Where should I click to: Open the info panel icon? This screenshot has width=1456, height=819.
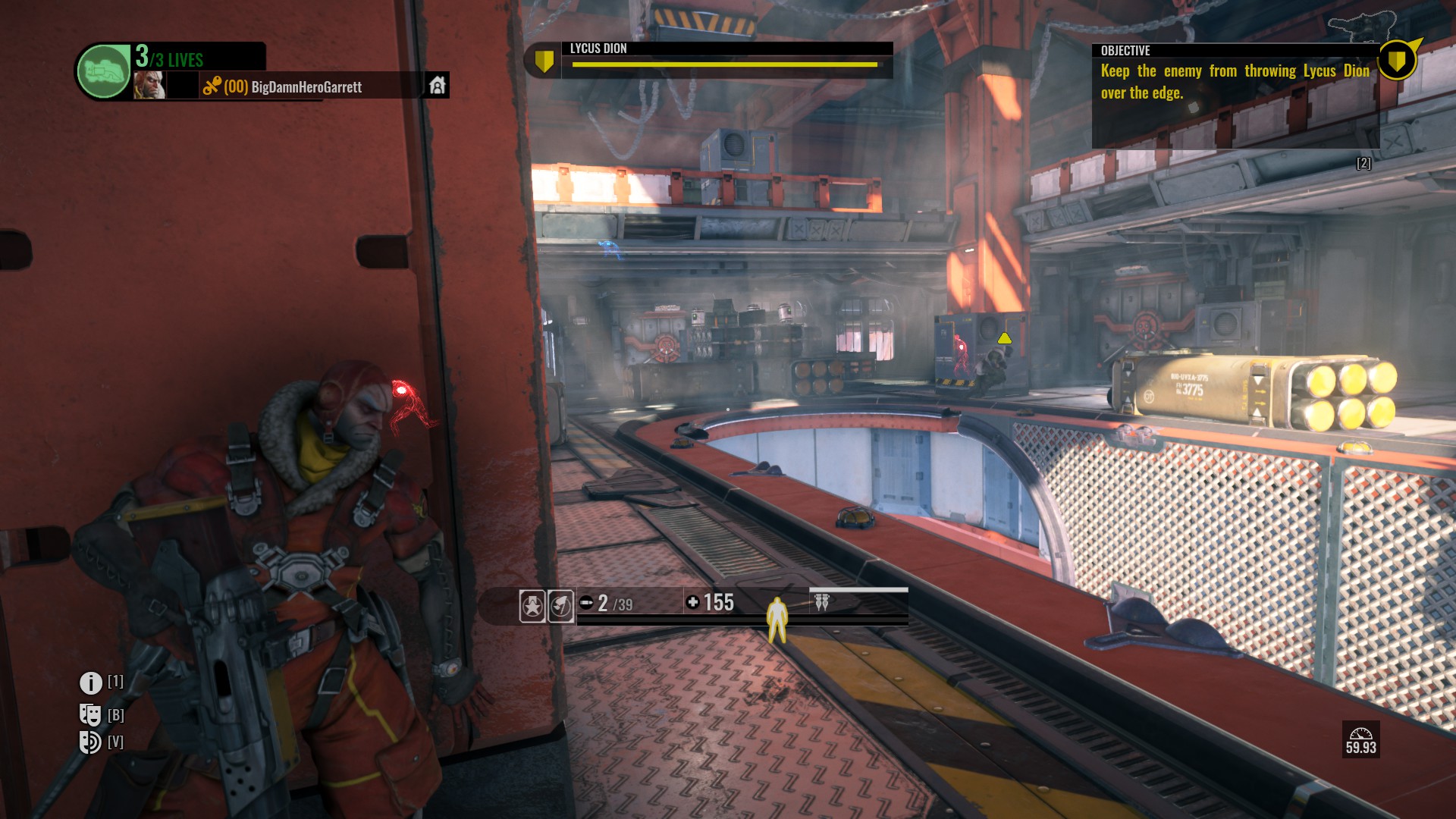pos(90,683)
